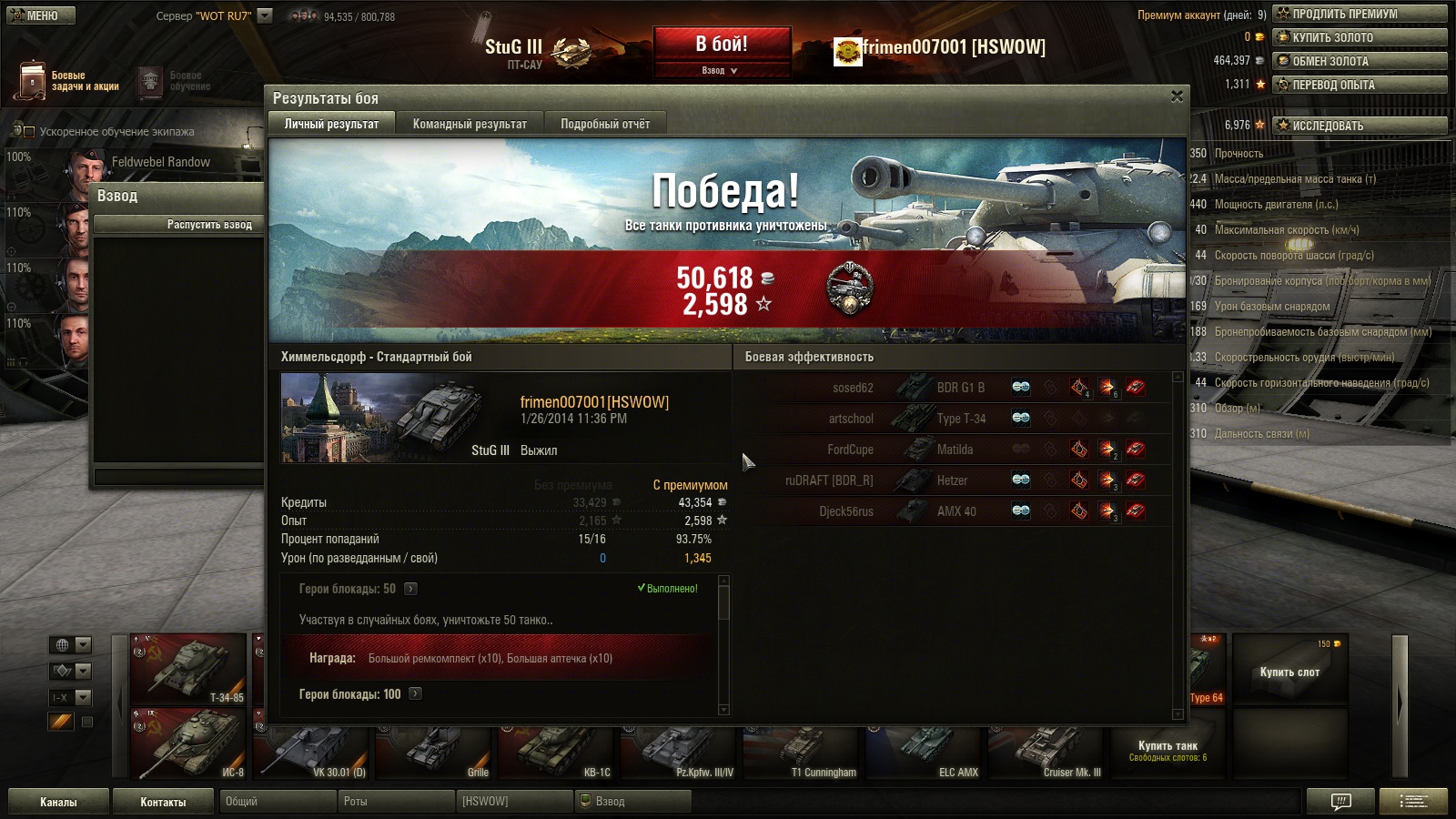Viewport: 1456px width, 819px height.
Task: Open Обмен золота exchange
Action: click(x=1360, y=61)
